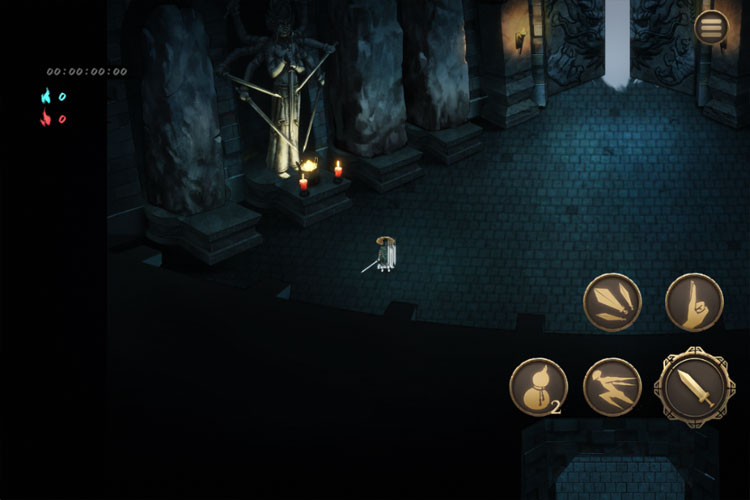Trigger the dash dodge skill
750x500 pixels.
click(x=612, y=387)
